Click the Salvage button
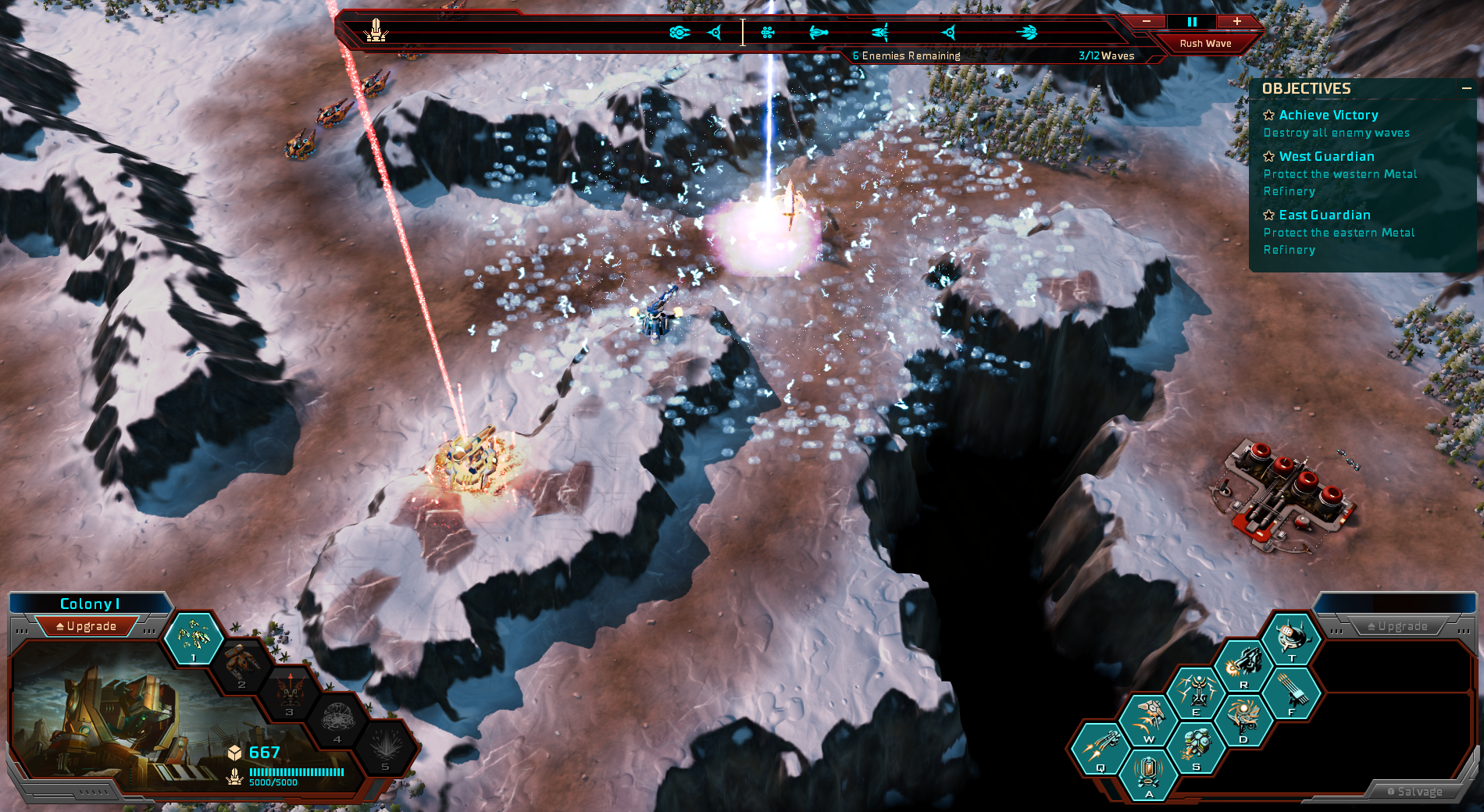 pos(1414,792)
